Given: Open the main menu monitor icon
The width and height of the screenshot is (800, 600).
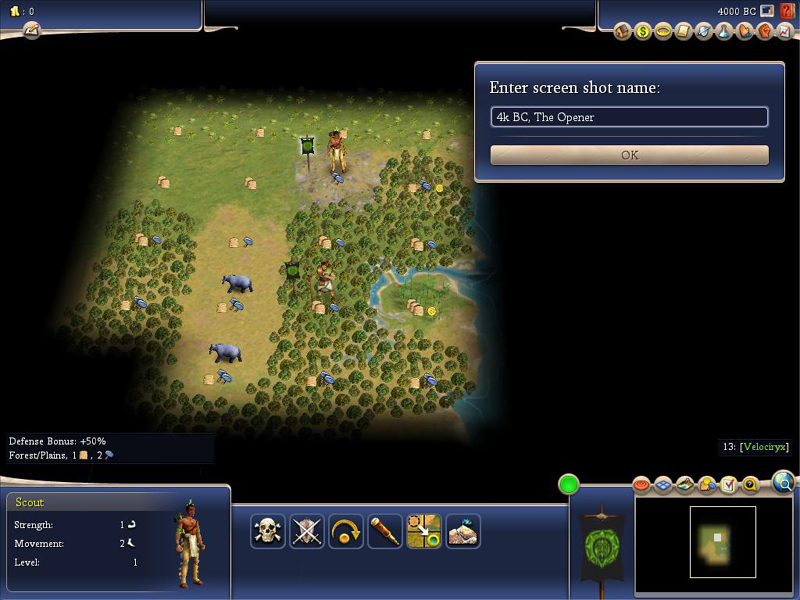Looking at the screenshot, I should click(x=767, y=11).
